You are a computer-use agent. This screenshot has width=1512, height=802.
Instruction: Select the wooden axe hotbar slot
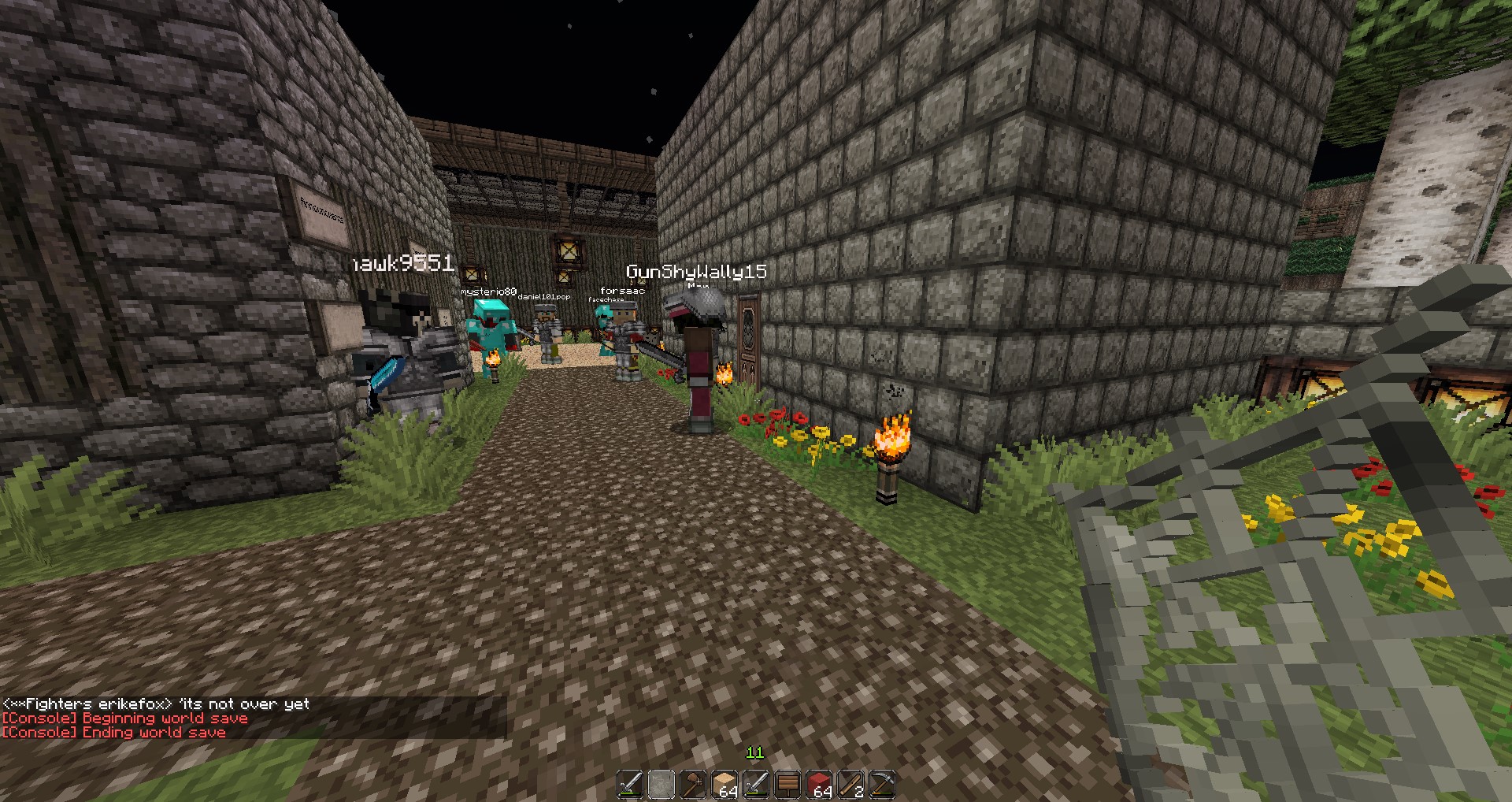click(x=693, y=785)
